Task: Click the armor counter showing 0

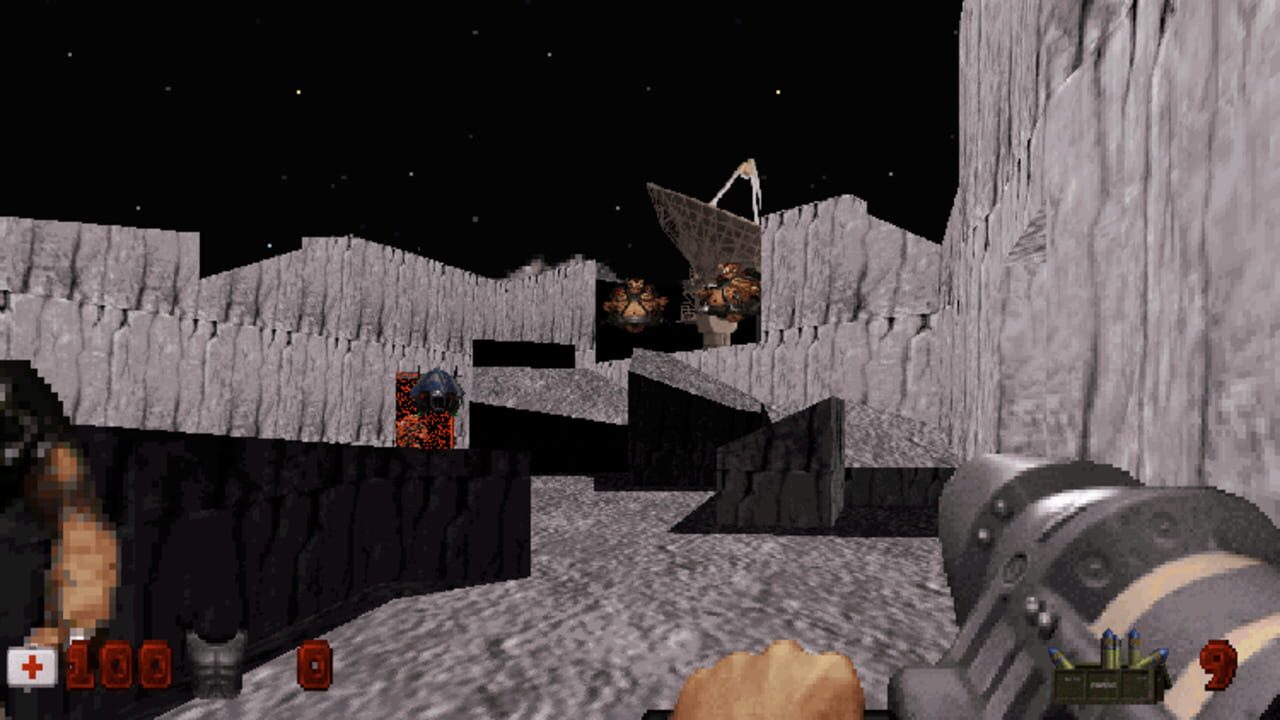Action: tap(316, 663)
